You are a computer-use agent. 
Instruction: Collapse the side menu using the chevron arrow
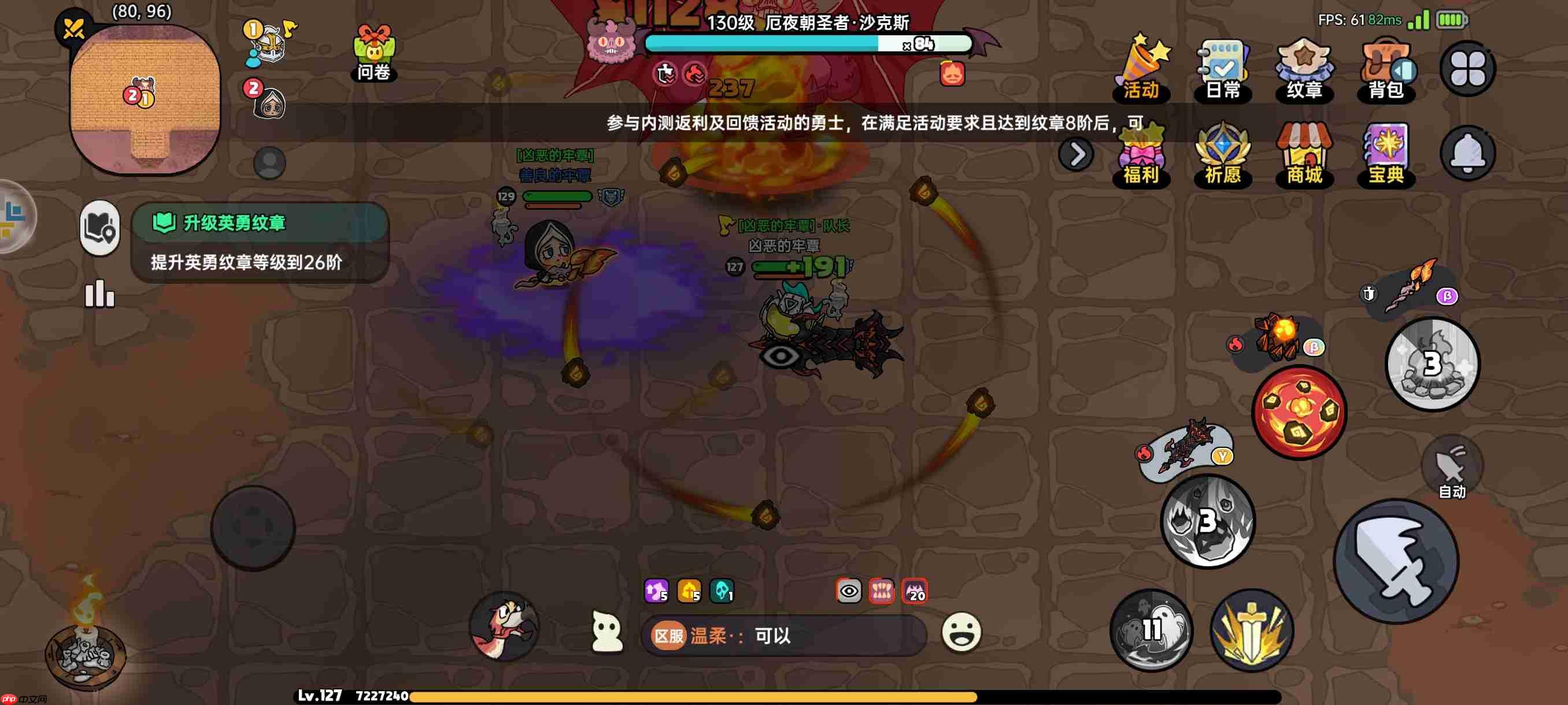click(x=1076, y=154)
